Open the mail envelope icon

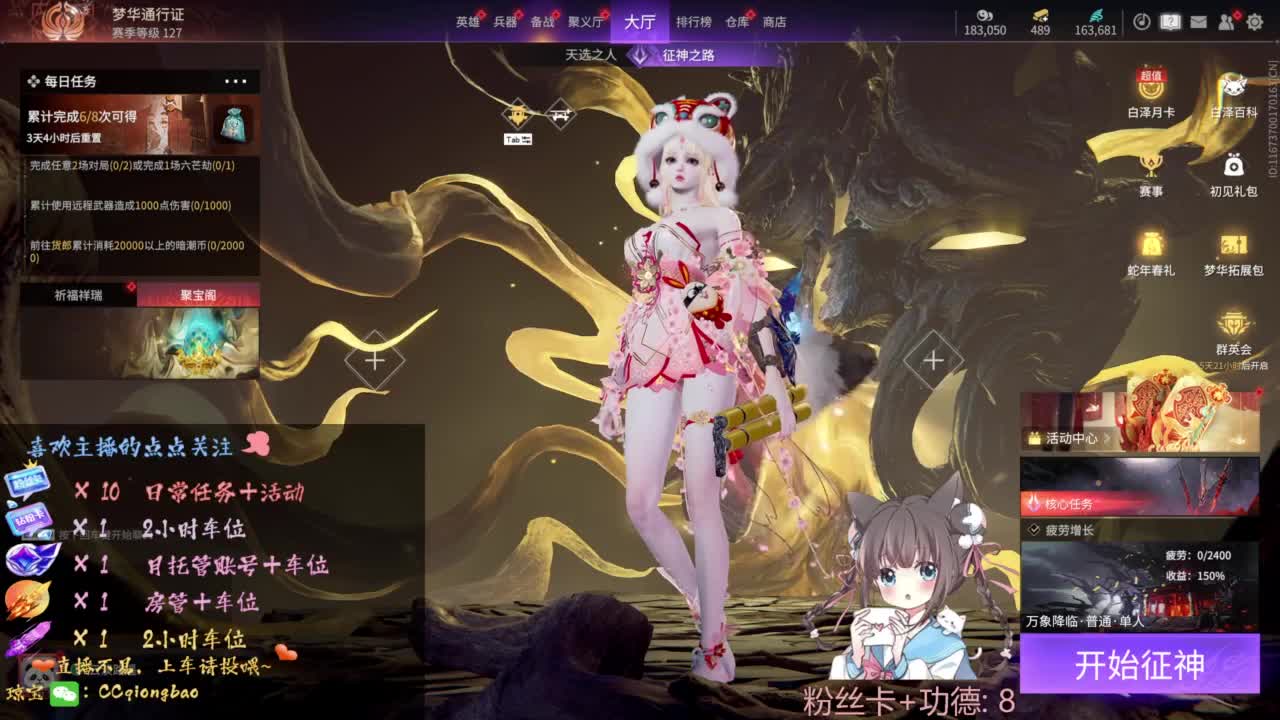click(1198, 21)
